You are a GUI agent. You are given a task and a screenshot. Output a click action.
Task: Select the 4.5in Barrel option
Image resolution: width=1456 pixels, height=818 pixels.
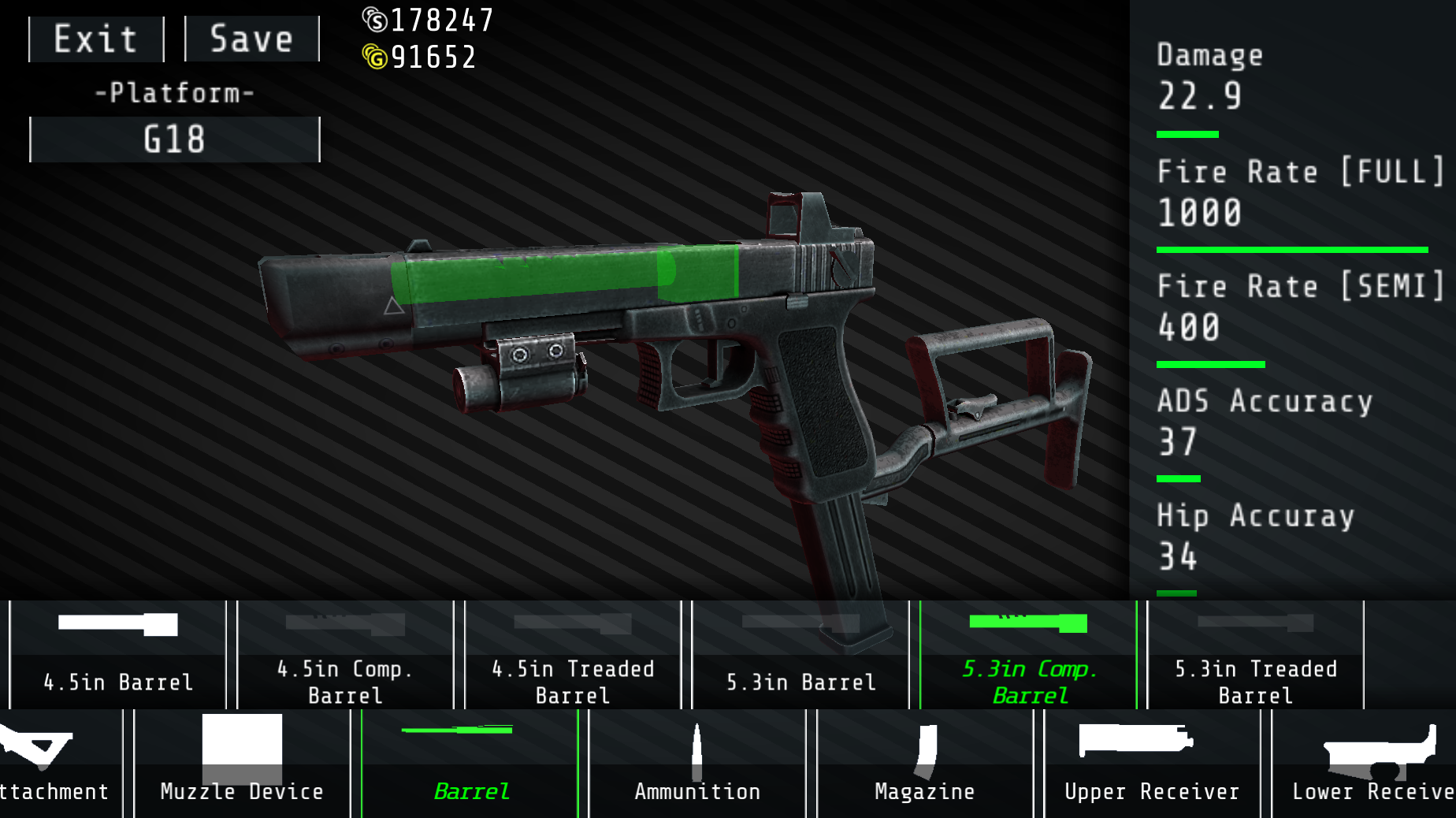[x=117, y=654]
